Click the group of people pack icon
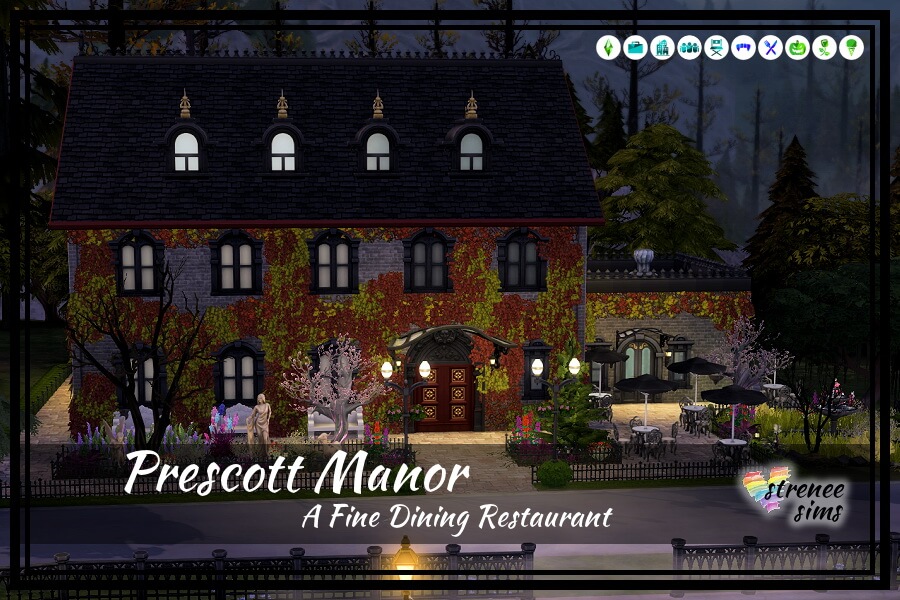Image resolution: width=900 pixels, height=600 pixels. click(689, 47)
